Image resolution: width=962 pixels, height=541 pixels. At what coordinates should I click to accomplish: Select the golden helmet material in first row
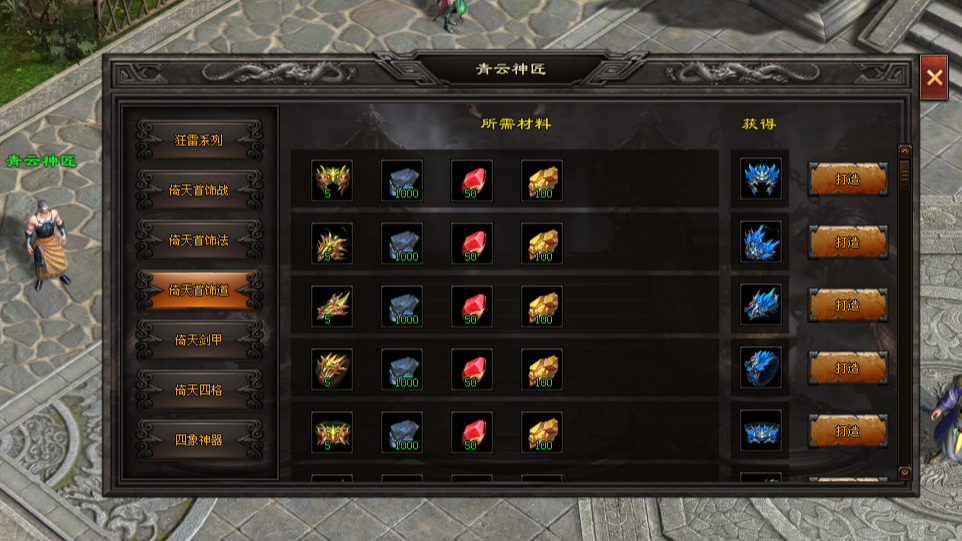(x=332, y=180)
